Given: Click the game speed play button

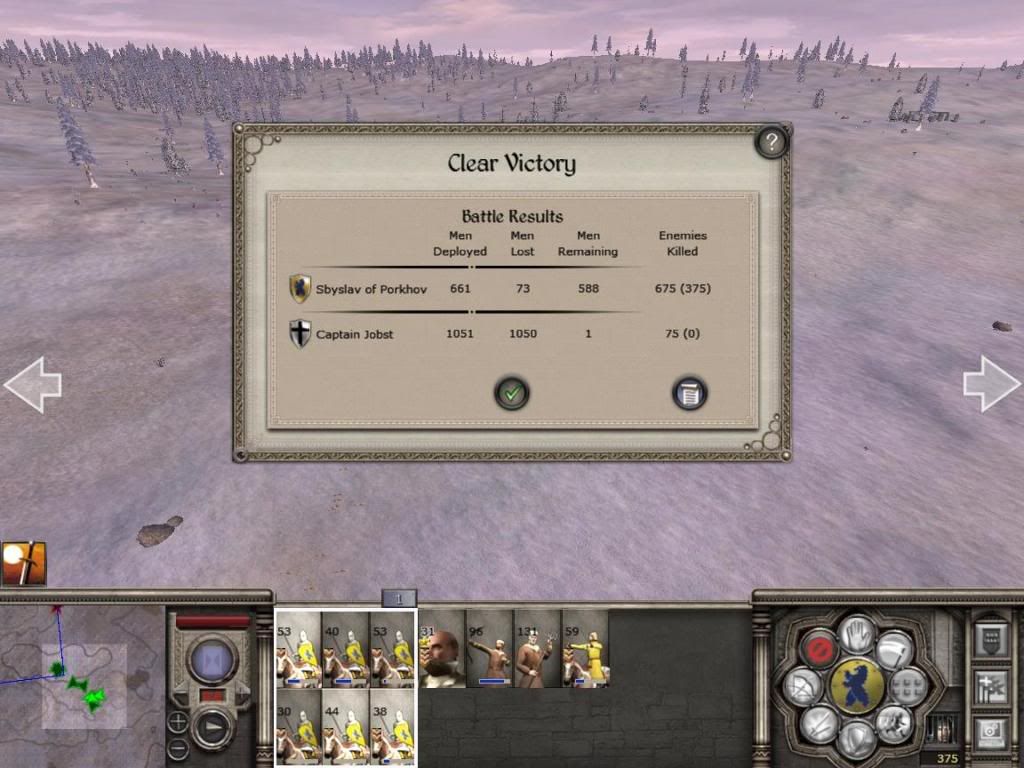Looking at the screenshot, I should 213,727.
